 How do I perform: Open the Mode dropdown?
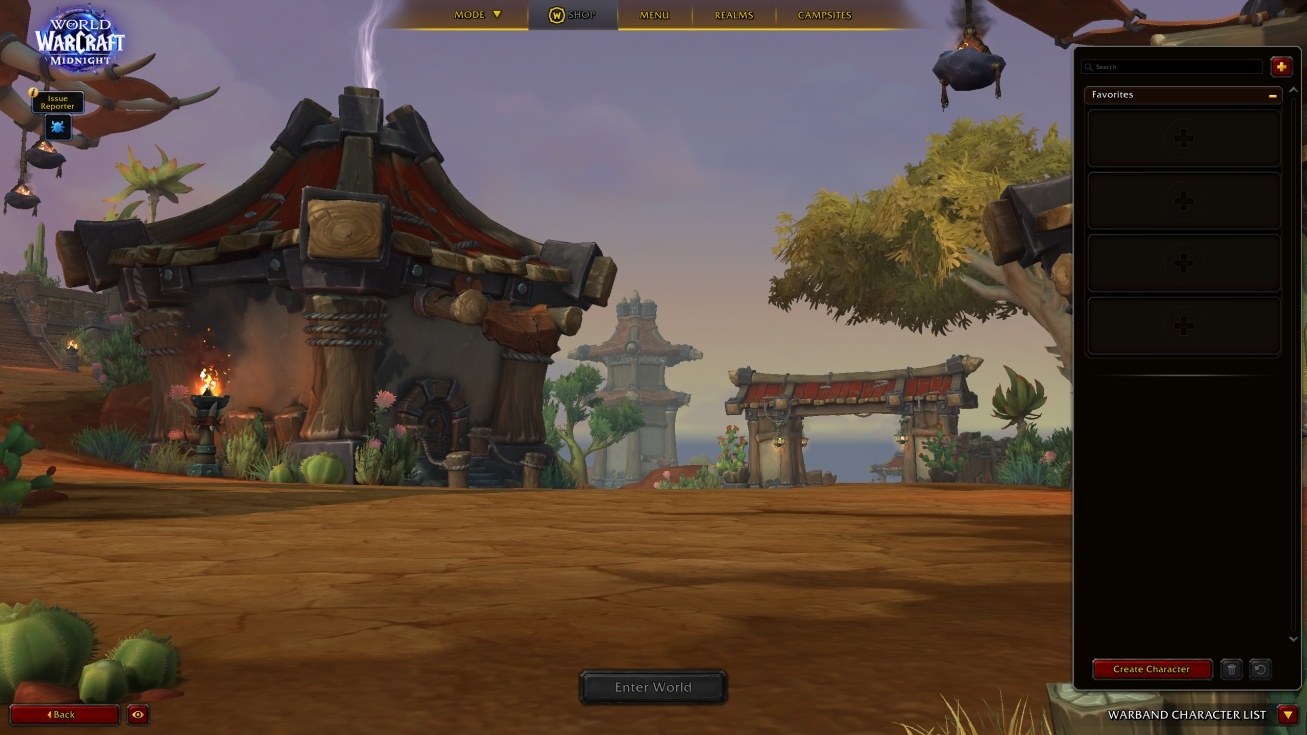click(477, 15)
